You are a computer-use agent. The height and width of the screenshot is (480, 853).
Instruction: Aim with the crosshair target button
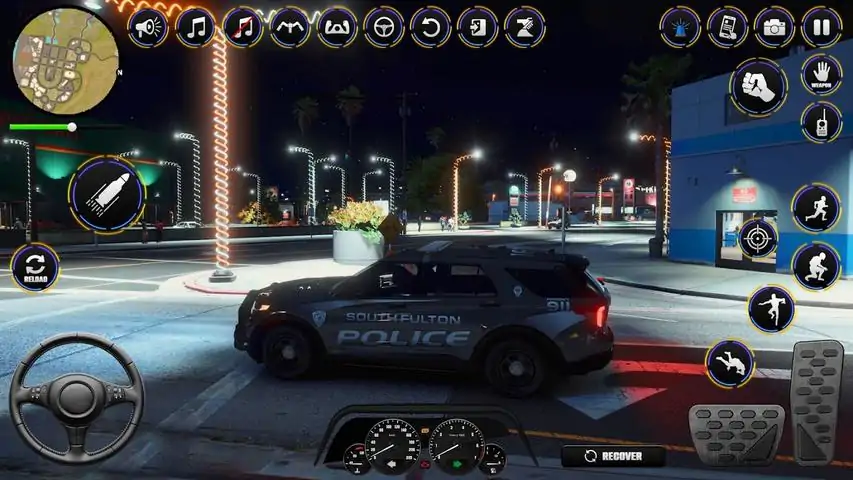(x=758, y=238)
